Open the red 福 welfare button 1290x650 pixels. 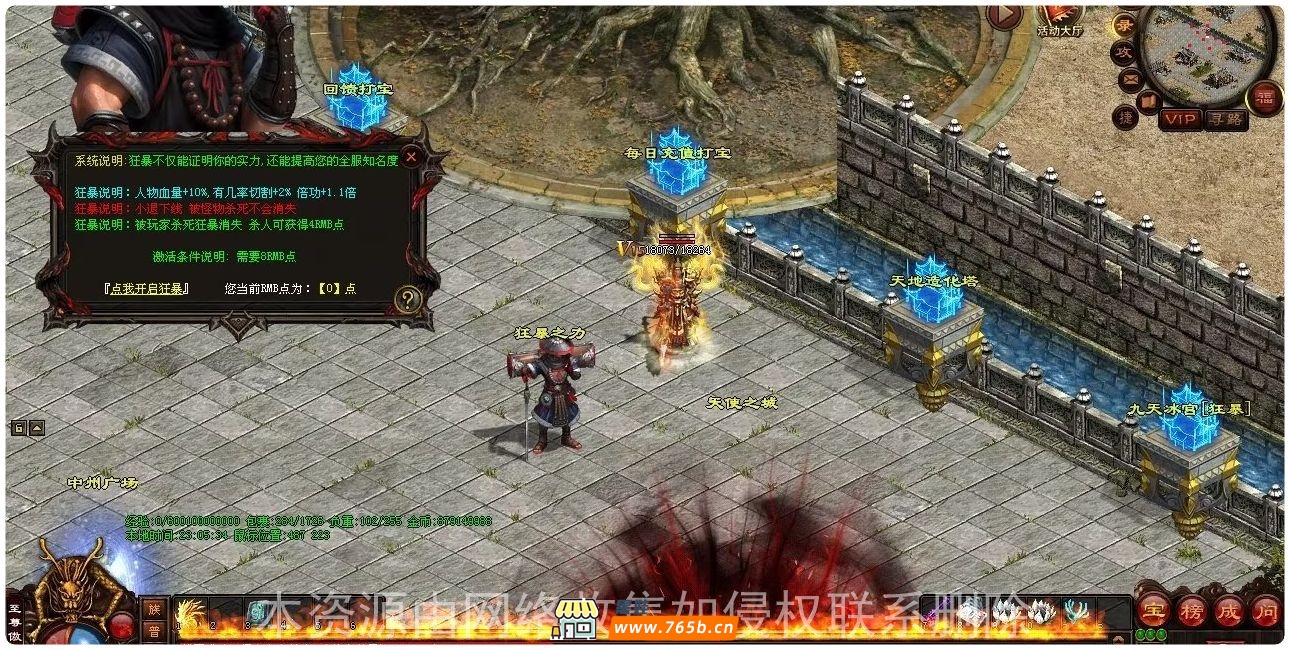(1264, 98)
